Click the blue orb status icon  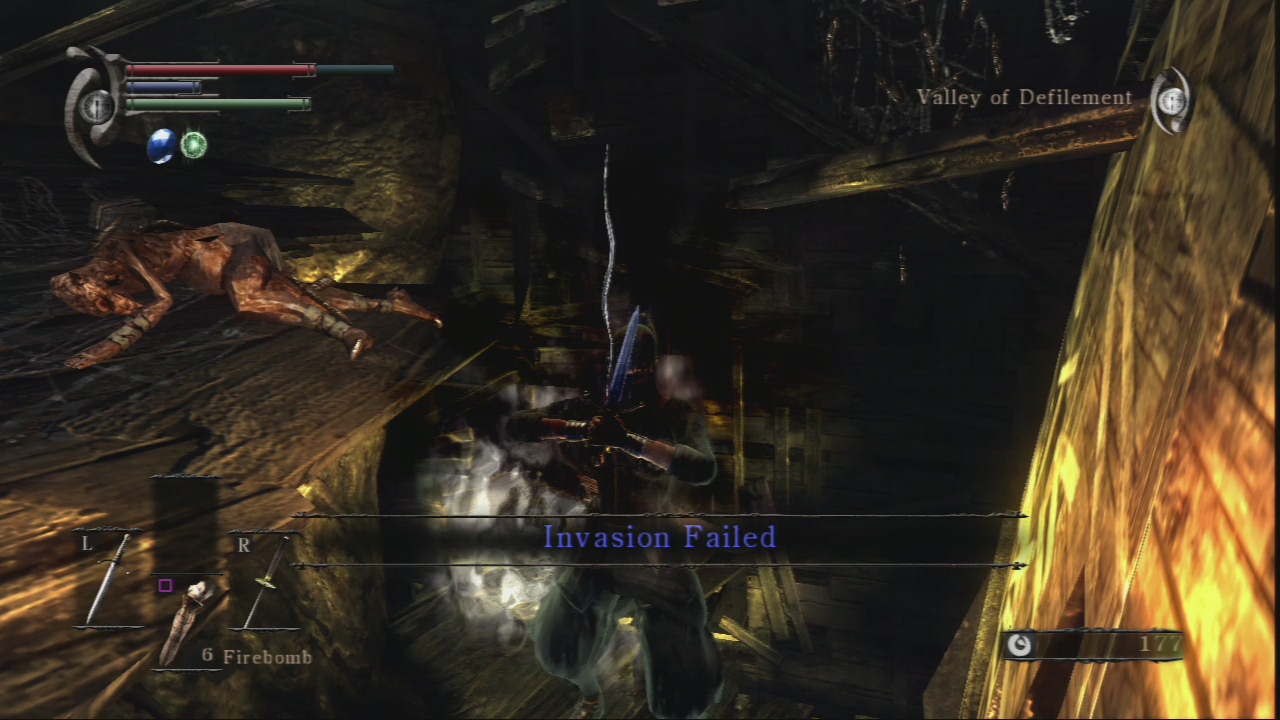(161, 146)
